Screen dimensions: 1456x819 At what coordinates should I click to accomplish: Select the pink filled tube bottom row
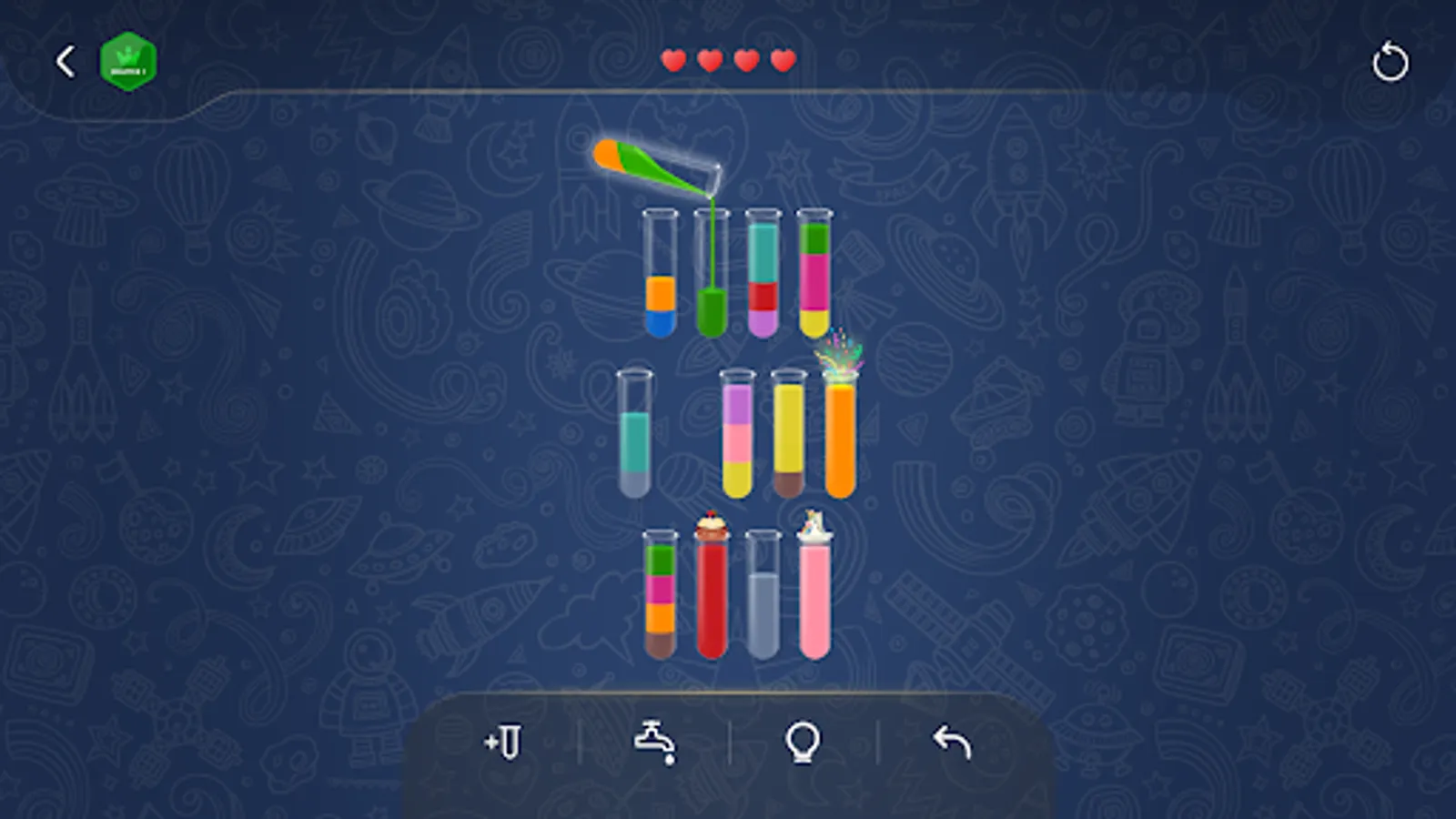(814, 601)
